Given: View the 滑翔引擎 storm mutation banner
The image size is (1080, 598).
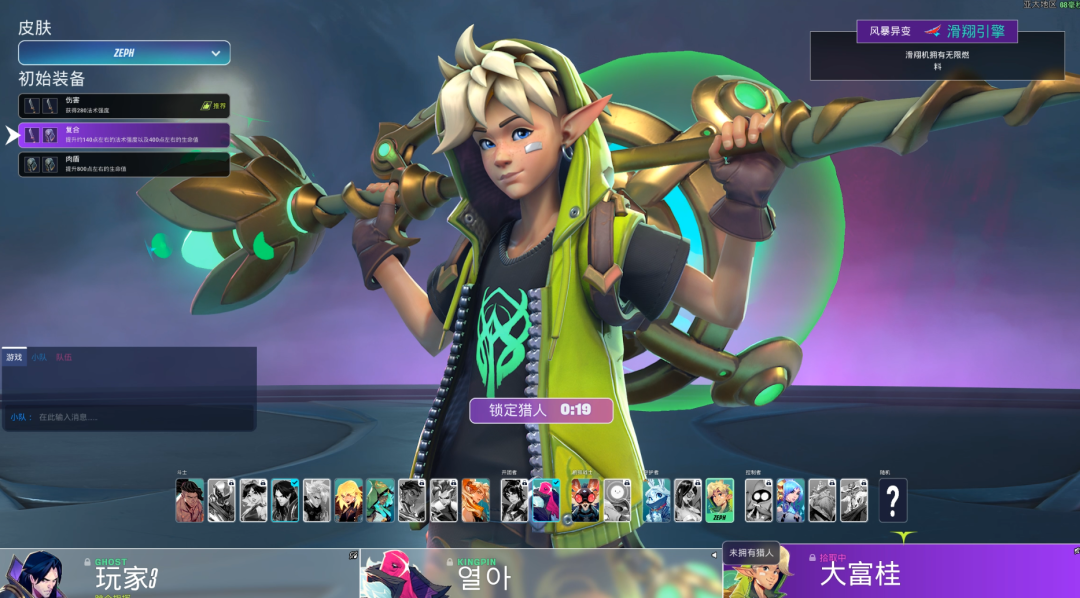Looking at the screenshot, I should coord(936,32).
